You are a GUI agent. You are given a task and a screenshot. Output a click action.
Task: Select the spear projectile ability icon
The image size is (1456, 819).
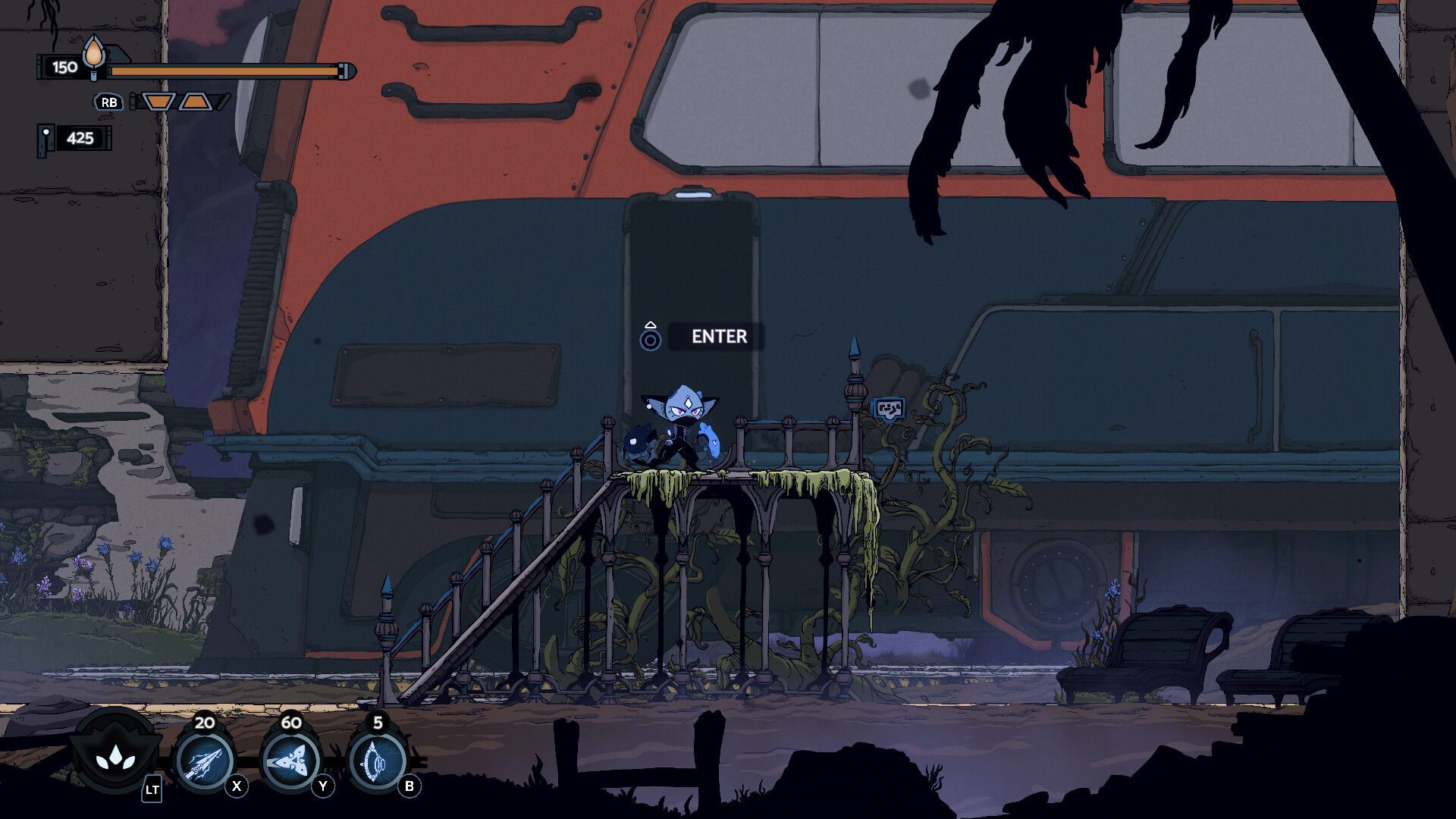[x=203, y=761]
